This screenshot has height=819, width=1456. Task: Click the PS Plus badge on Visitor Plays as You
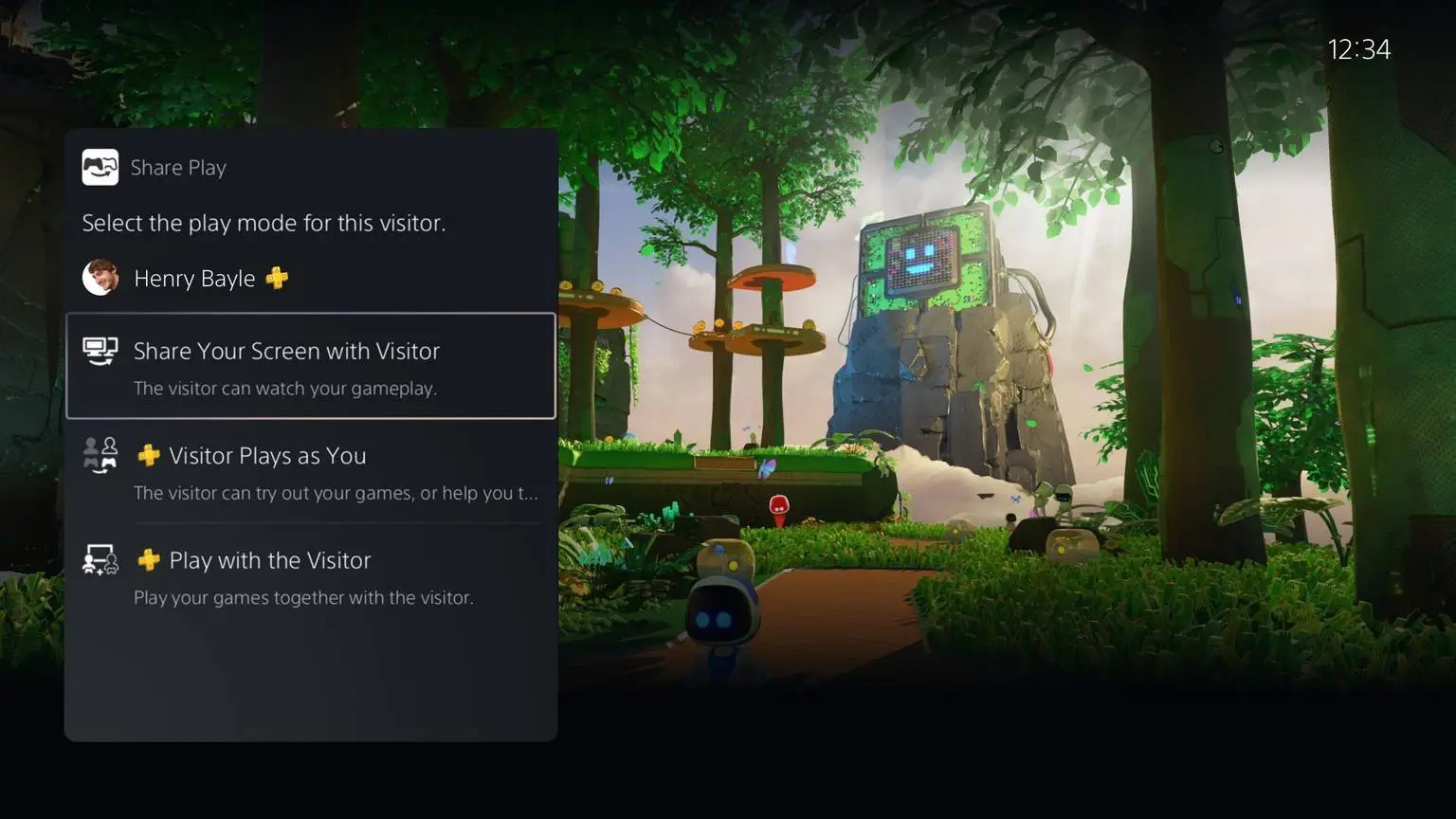(x=149, y=455)
